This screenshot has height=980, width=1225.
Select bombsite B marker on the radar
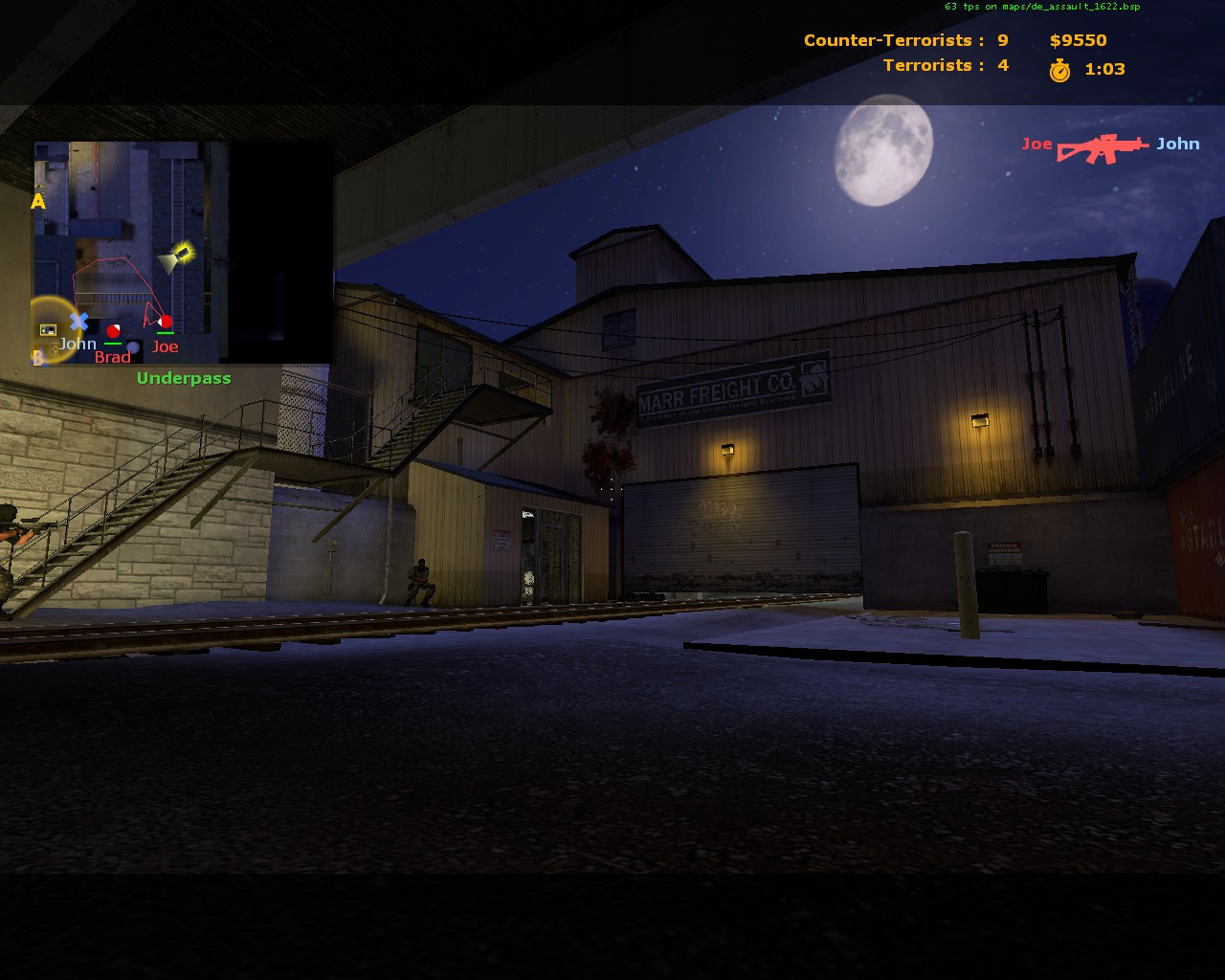[38, 356]
